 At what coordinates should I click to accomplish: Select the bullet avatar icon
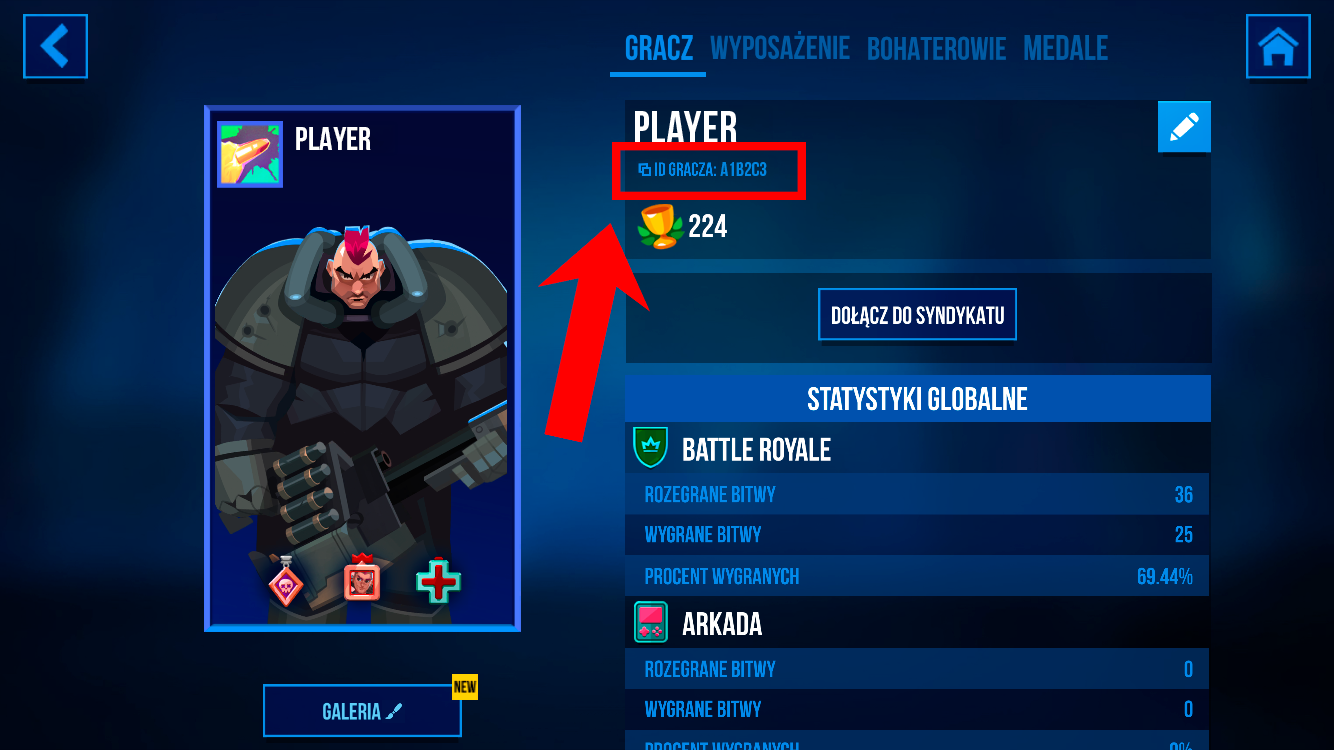[x=250, y=154]
